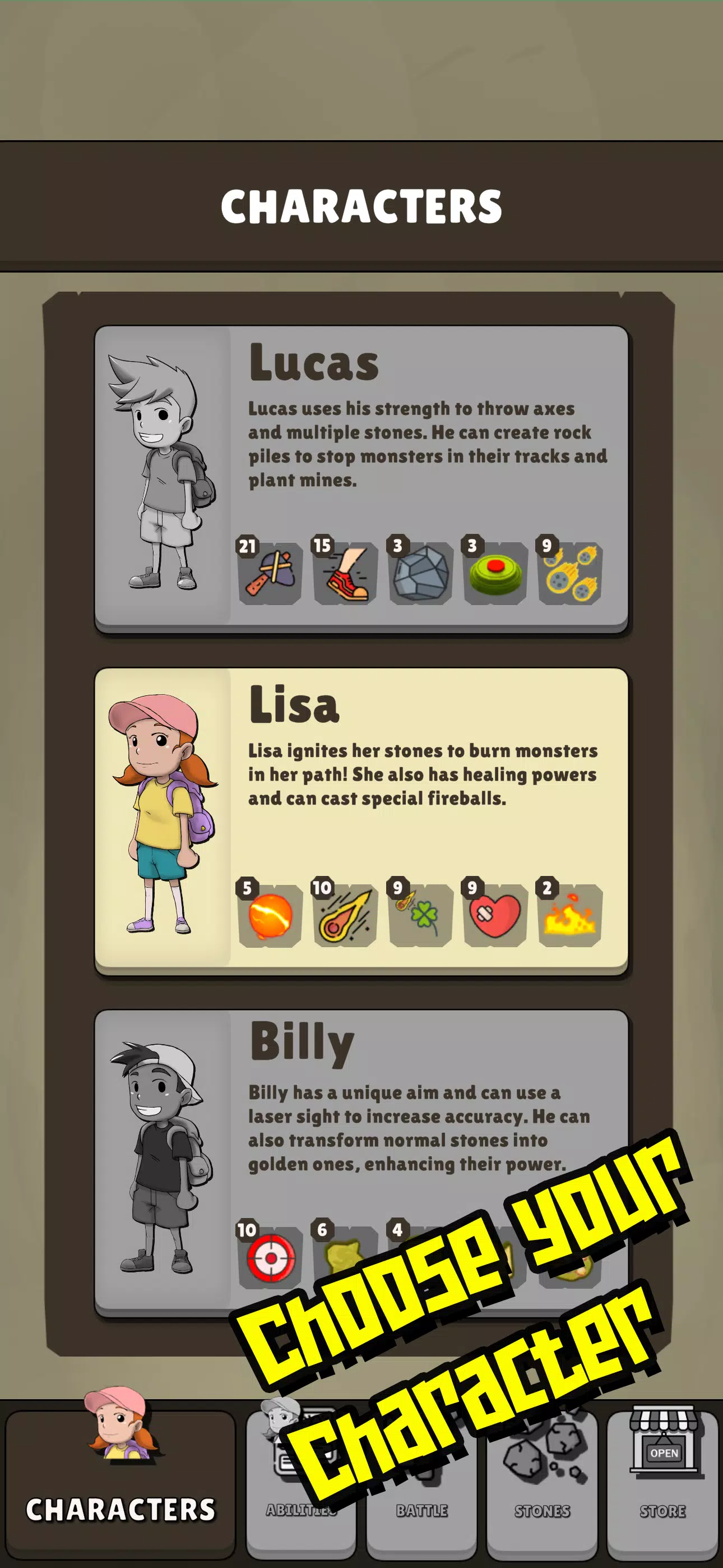This screenshot has width=723, height=1568.
Task: Tap Billy's red target aim icon
Action: (x=270, y=1257)
